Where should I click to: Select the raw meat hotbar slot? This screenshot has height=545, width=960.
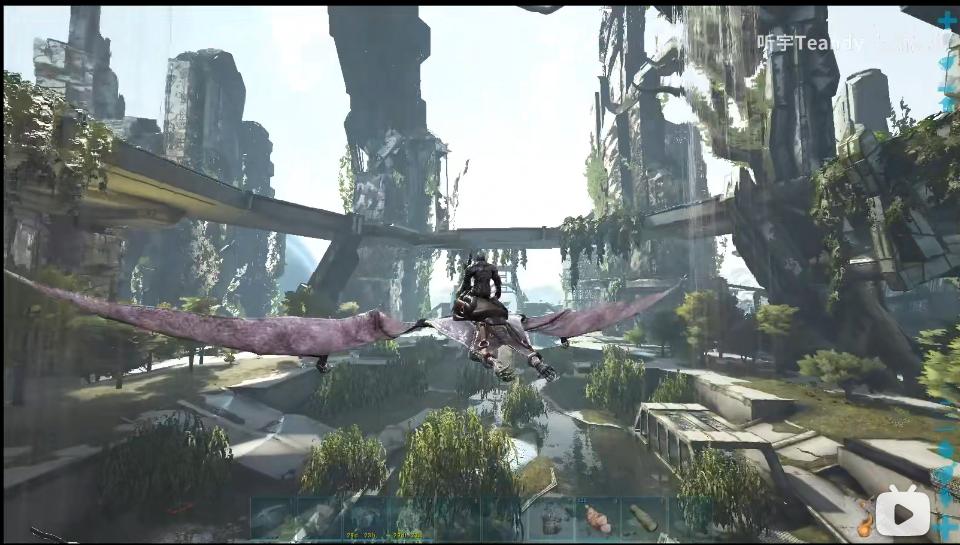coord(597,519)
